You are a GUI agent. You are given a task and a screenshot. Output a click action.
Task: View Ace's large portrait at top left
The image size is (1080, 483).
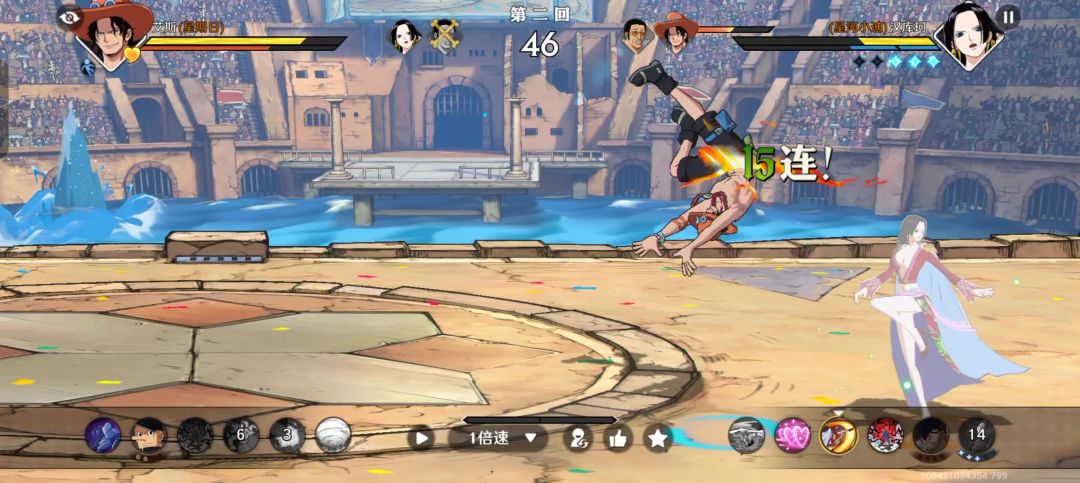tap(112, 34)
